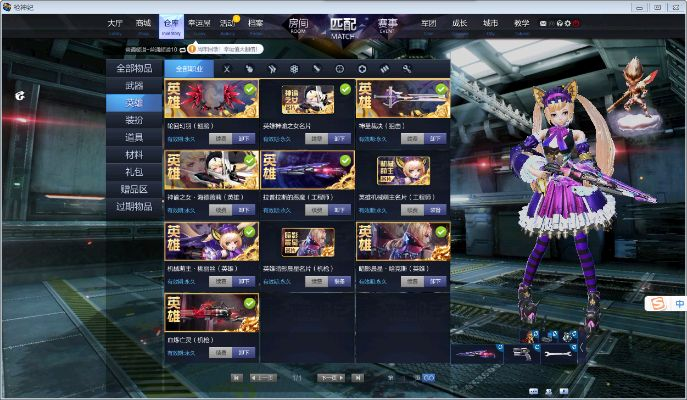Select the 装扮 costume category
Screen dimensions: 687x400
(x=134, y=120)
